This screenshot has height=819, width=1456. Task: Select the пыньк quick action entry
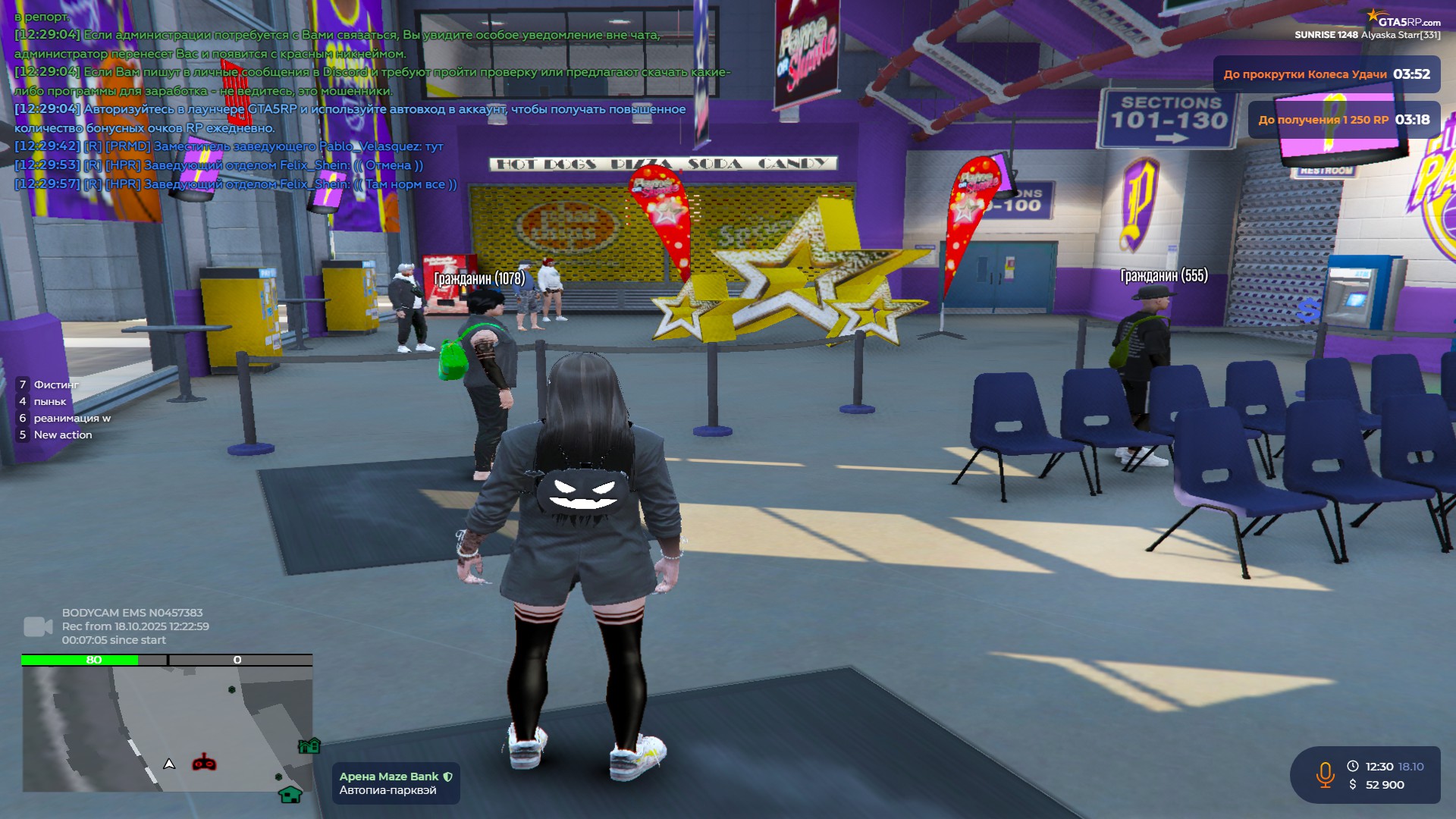[49, 401]
